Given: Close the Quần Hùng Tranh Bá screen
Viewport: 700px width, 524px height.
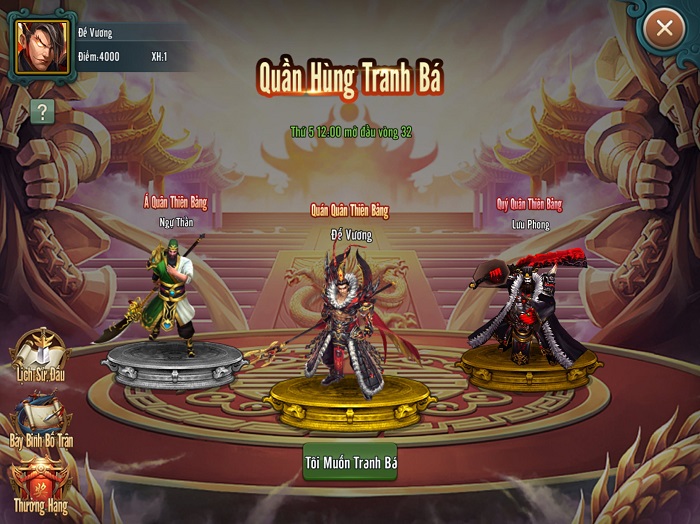Looking at the screenshot, I should (663, 29).
